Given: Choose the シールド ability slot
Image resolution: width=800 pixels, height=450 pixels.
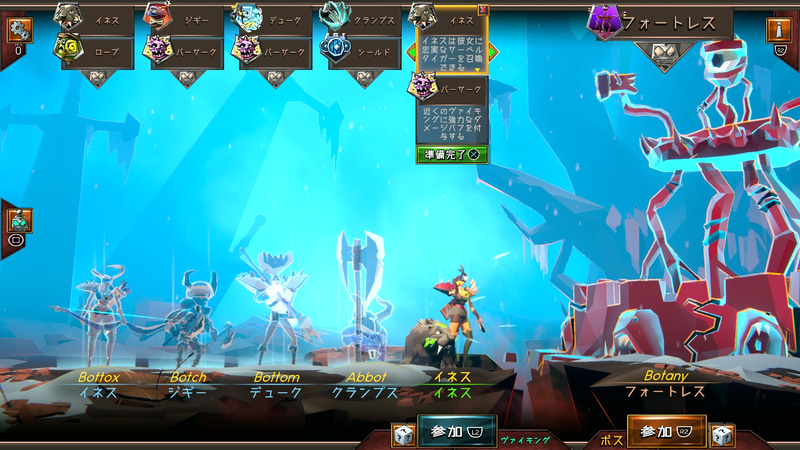Looking at the screenshot, I should (364, 48).
